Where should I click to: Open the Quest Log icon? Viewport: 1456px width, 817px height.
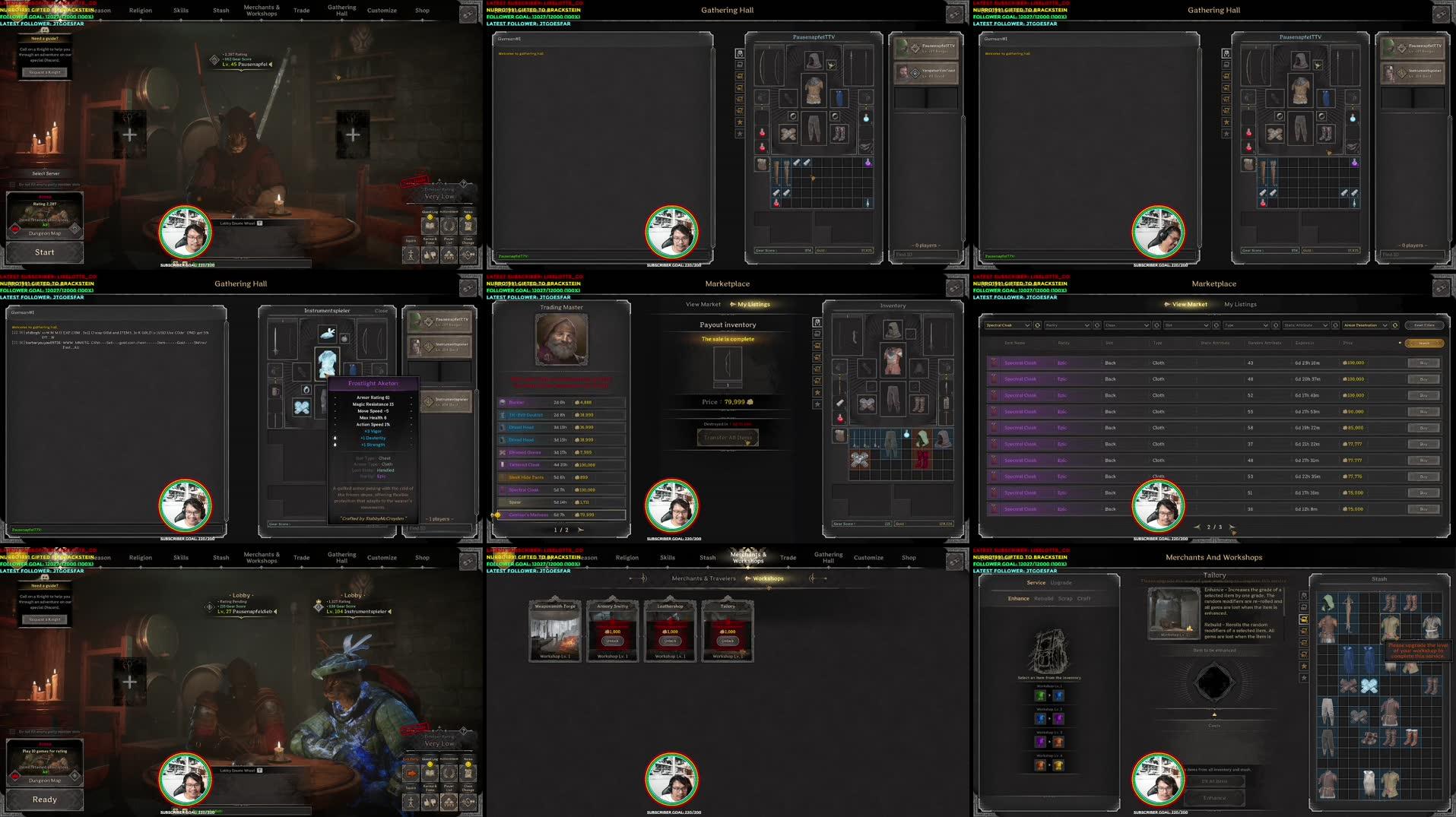(x=430, y=226)
